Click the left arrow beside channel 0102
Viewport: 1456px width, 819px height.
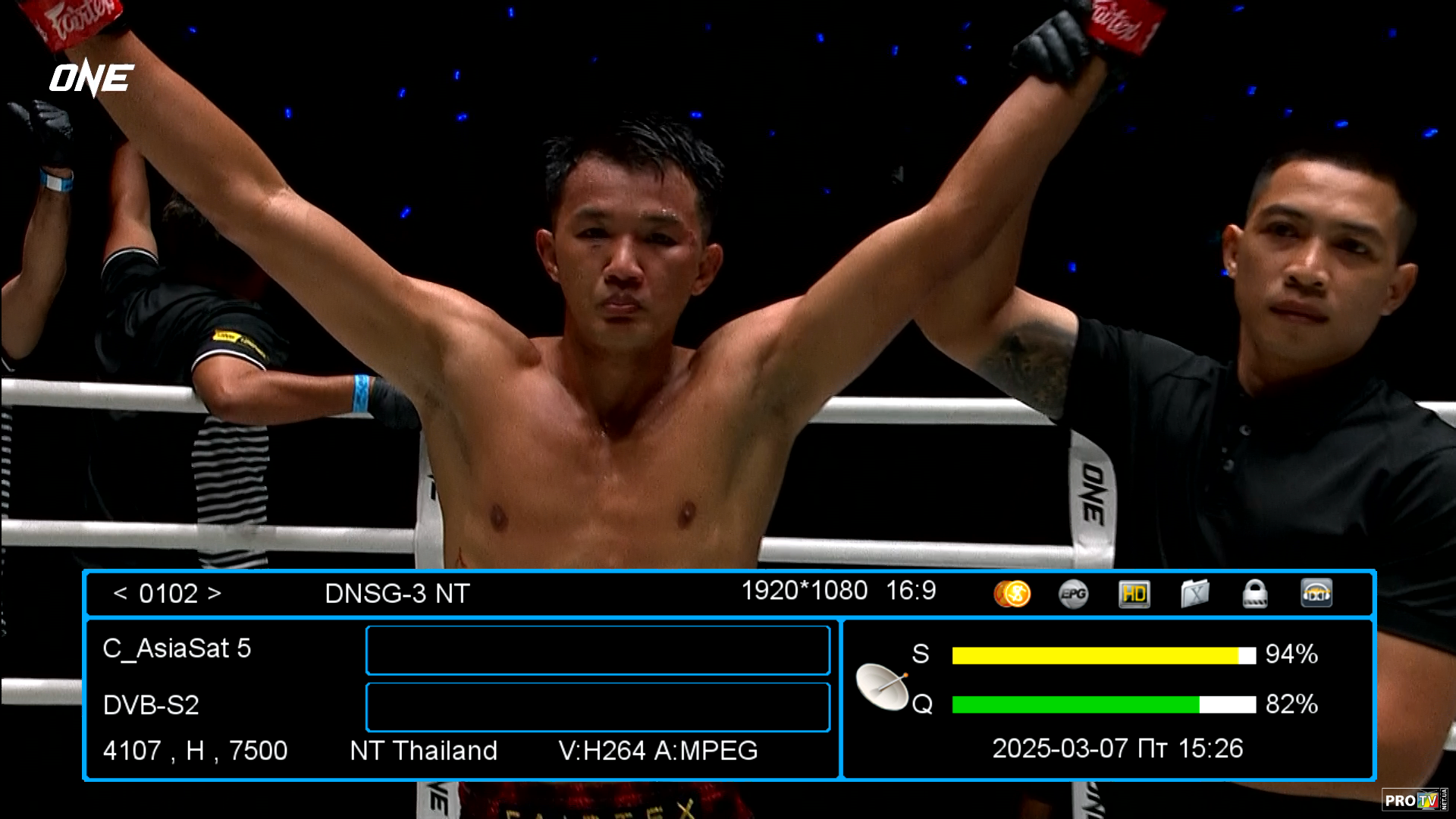click(120, 593)
